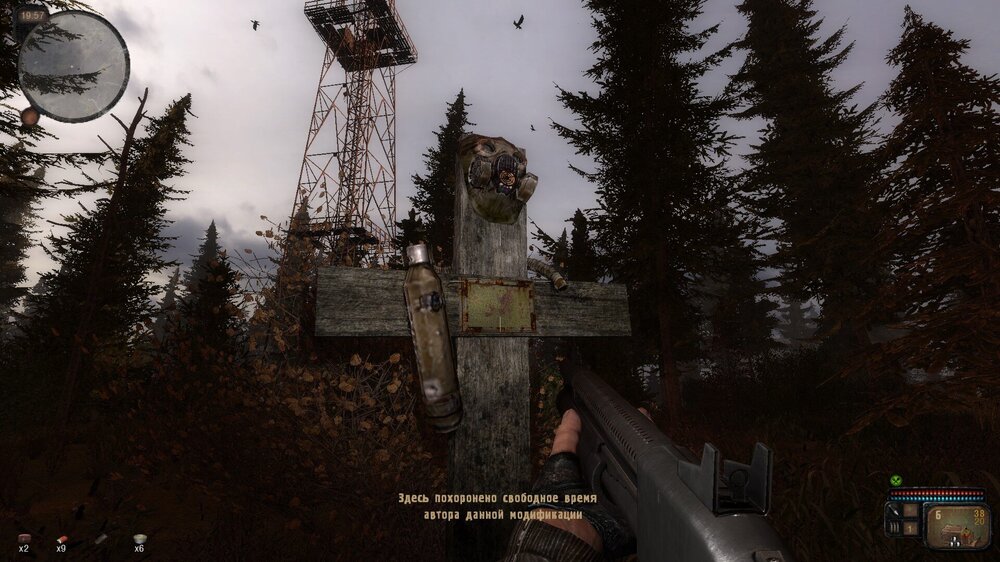Click the green crossed status icon

(x=896, y=480)
